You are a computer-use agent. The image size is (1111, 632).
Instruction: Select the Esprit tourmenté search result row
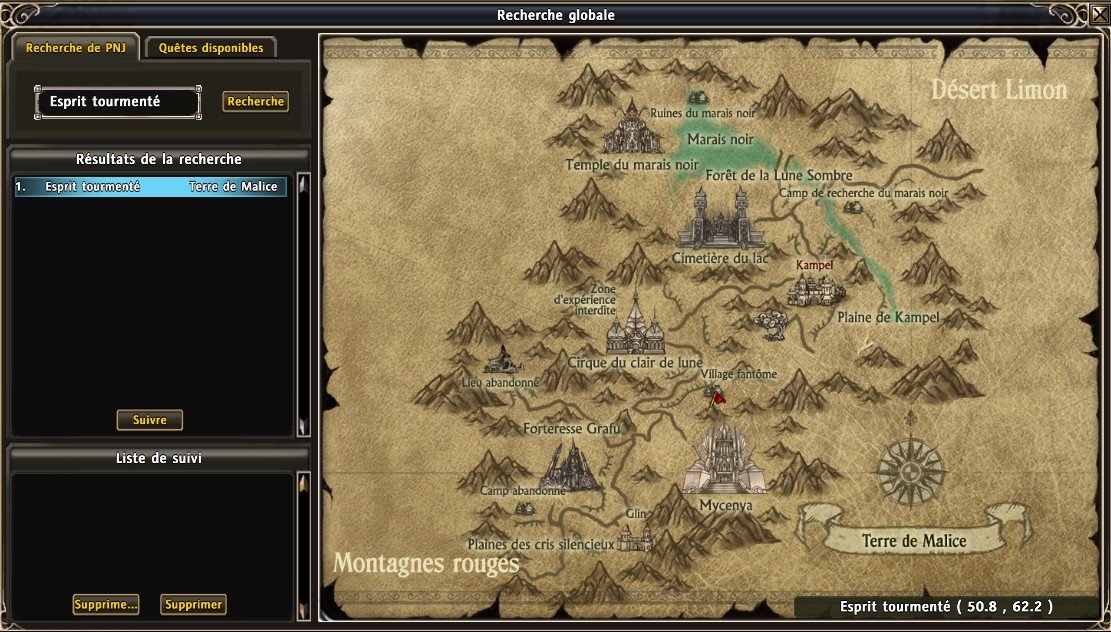tap(151, 187)
